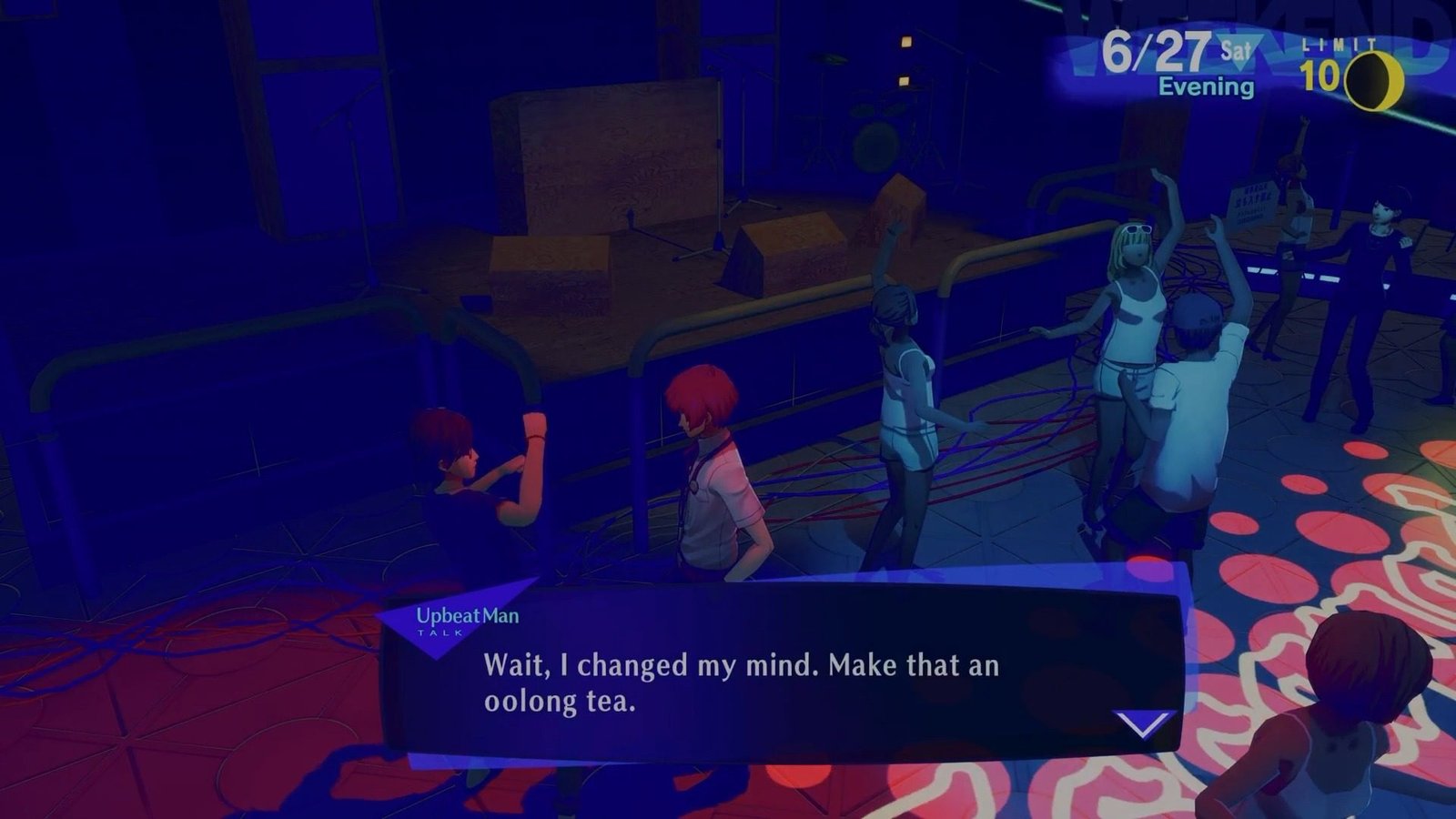The image size is (1456, 819).
Task: Toggle focus on the red-haired protagonist
Action: point(710,455)
